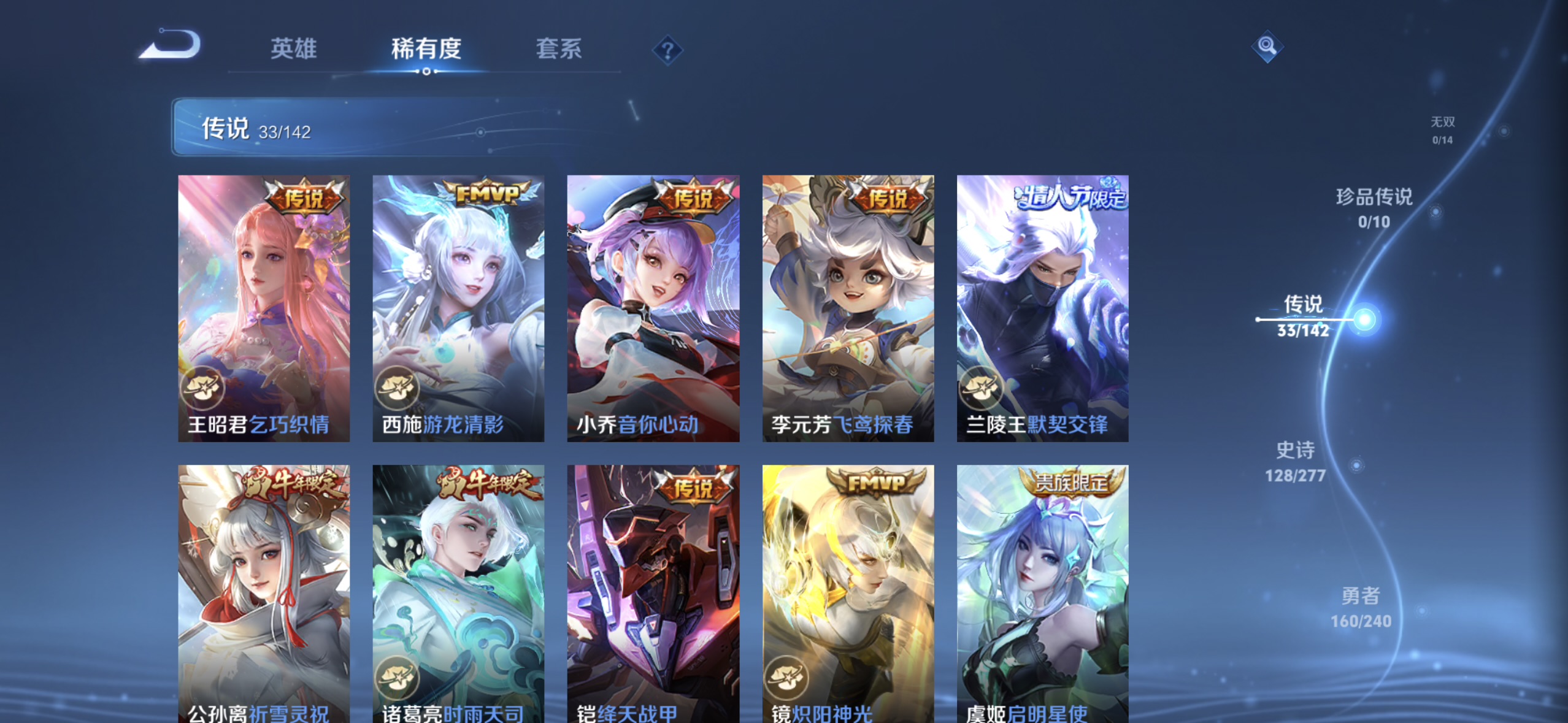Open the 虞姬 启明星使 skin card
The image size is (1568, 723).
coord(1042,589)
